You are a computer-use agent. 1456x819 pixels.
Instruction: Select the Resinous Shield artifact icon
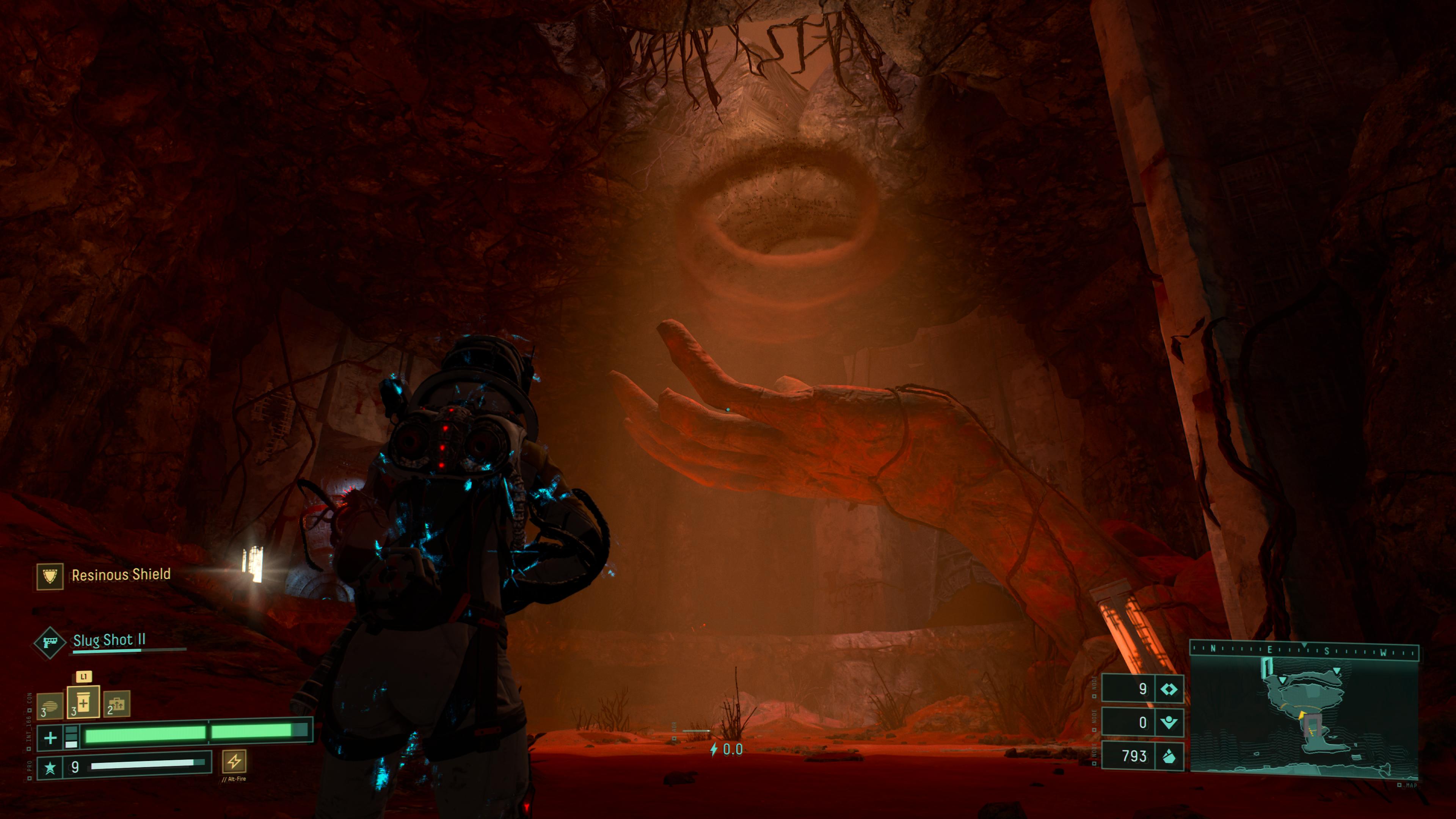[x=50, y=576]
